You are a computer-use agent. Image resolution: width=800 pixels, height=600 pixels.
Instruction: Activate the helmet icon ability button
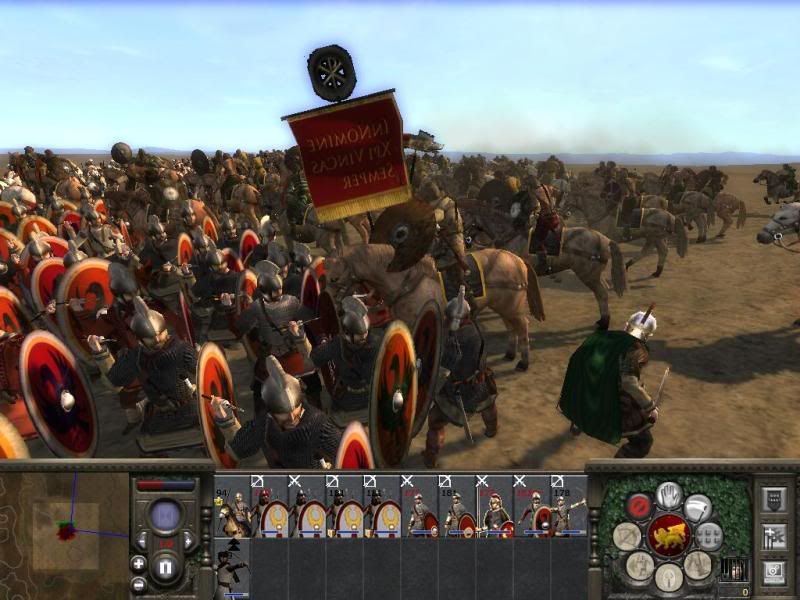[668, 575]
